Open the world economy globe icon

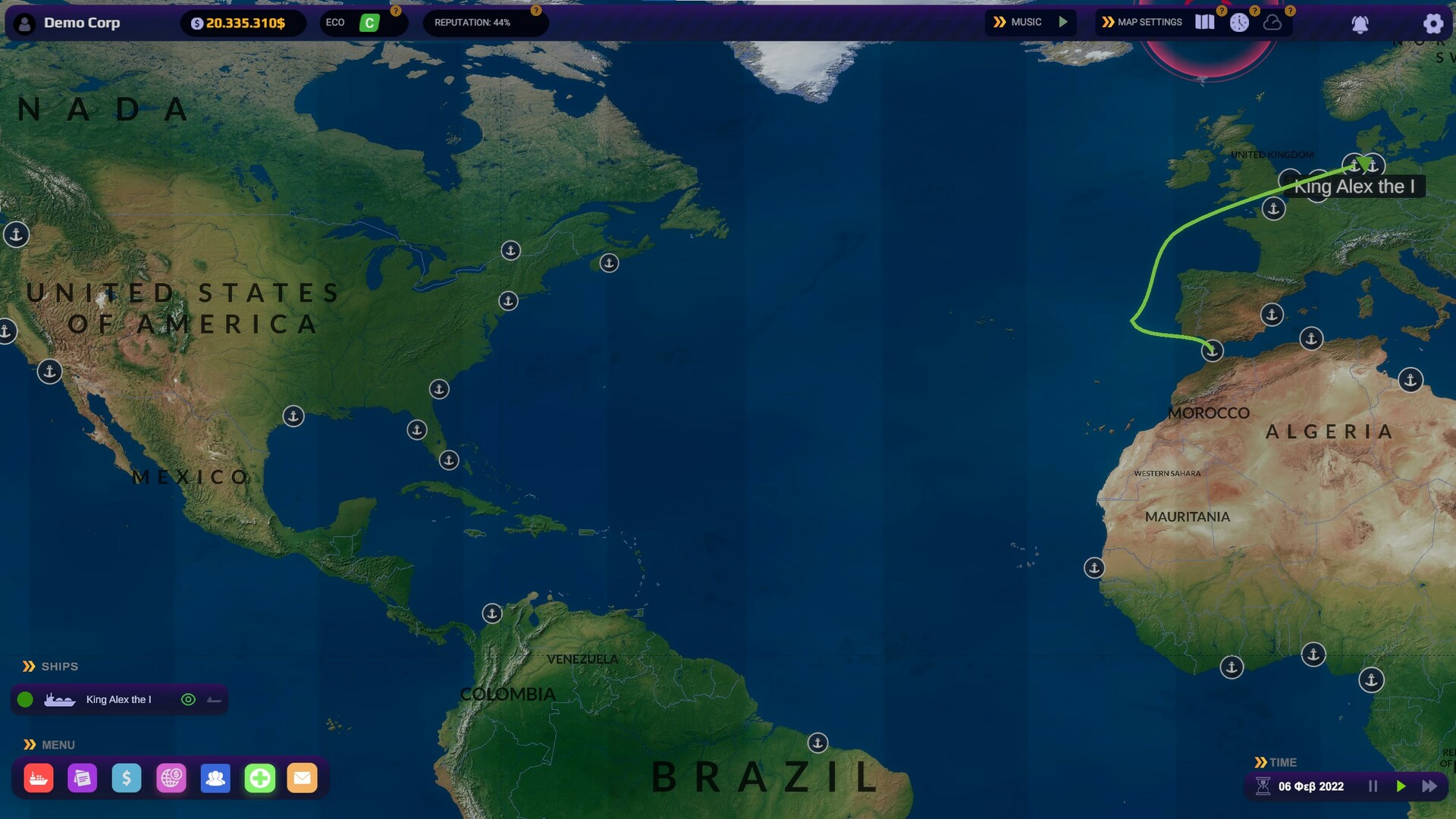(x=171, y=777)
